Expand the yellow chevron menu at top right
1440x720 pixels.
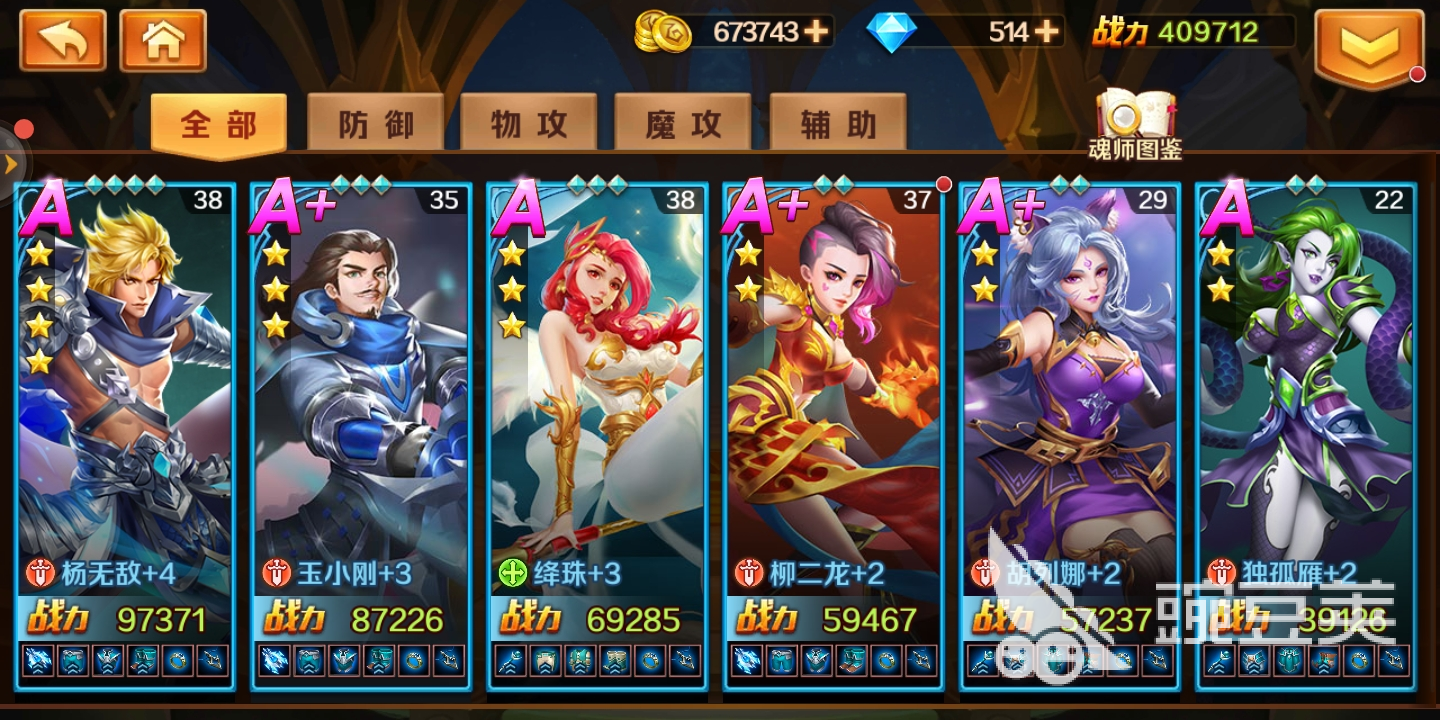1369,44
